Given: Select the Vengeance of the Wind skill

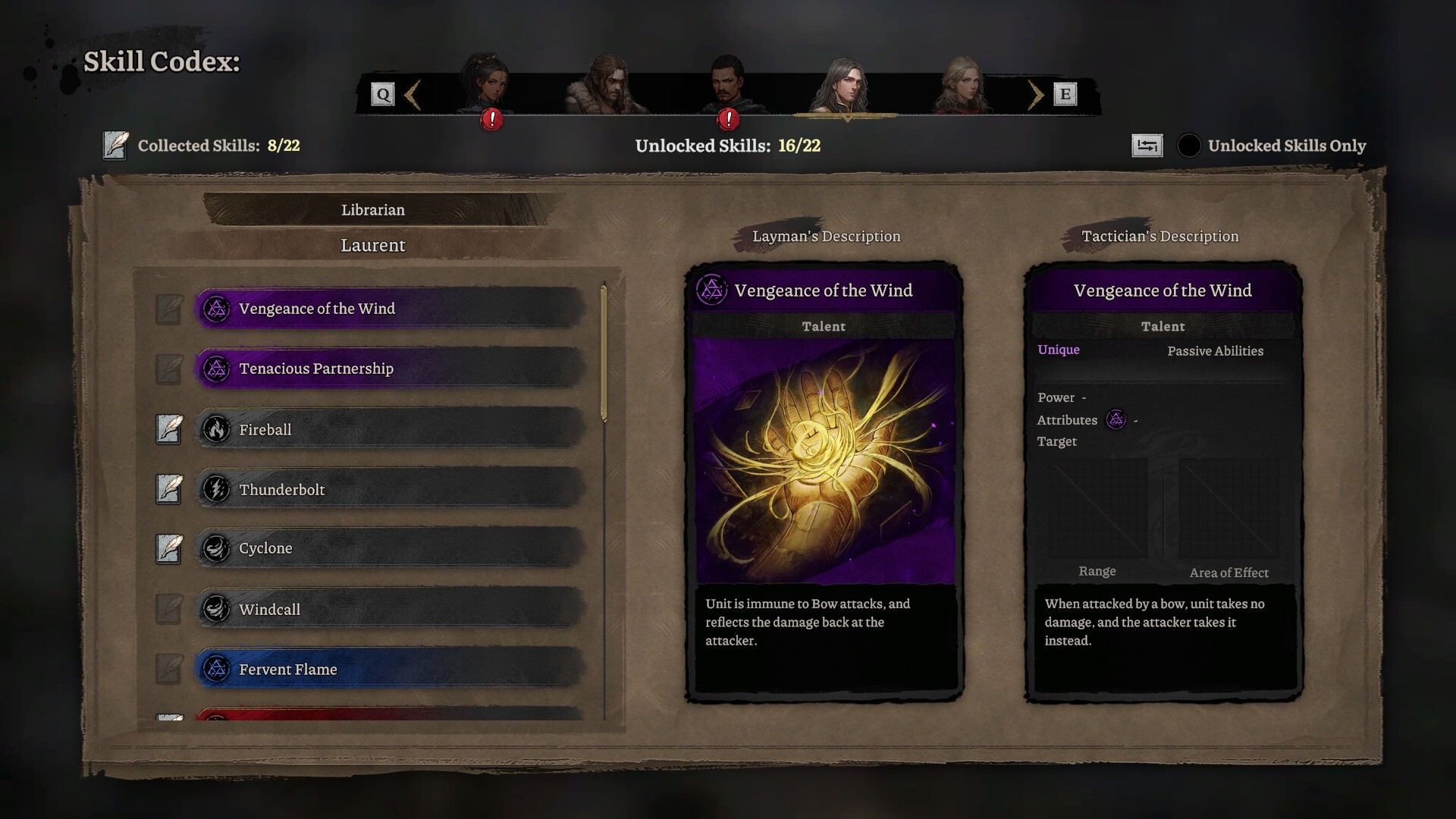Looking at the screenshot, I should [391, 309].
